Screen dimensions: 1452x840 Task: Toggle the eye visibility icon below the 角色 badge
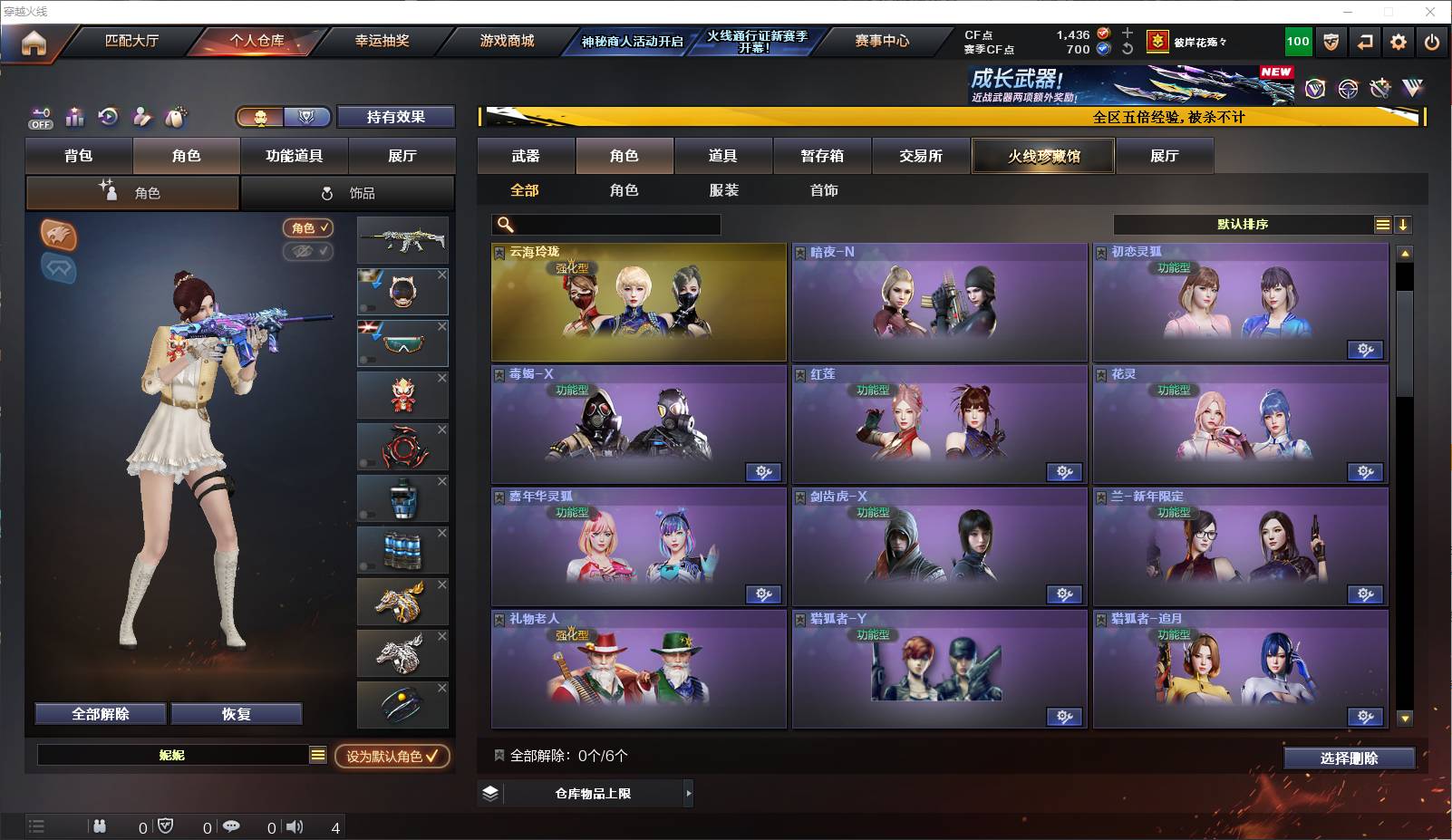point(308,252)
